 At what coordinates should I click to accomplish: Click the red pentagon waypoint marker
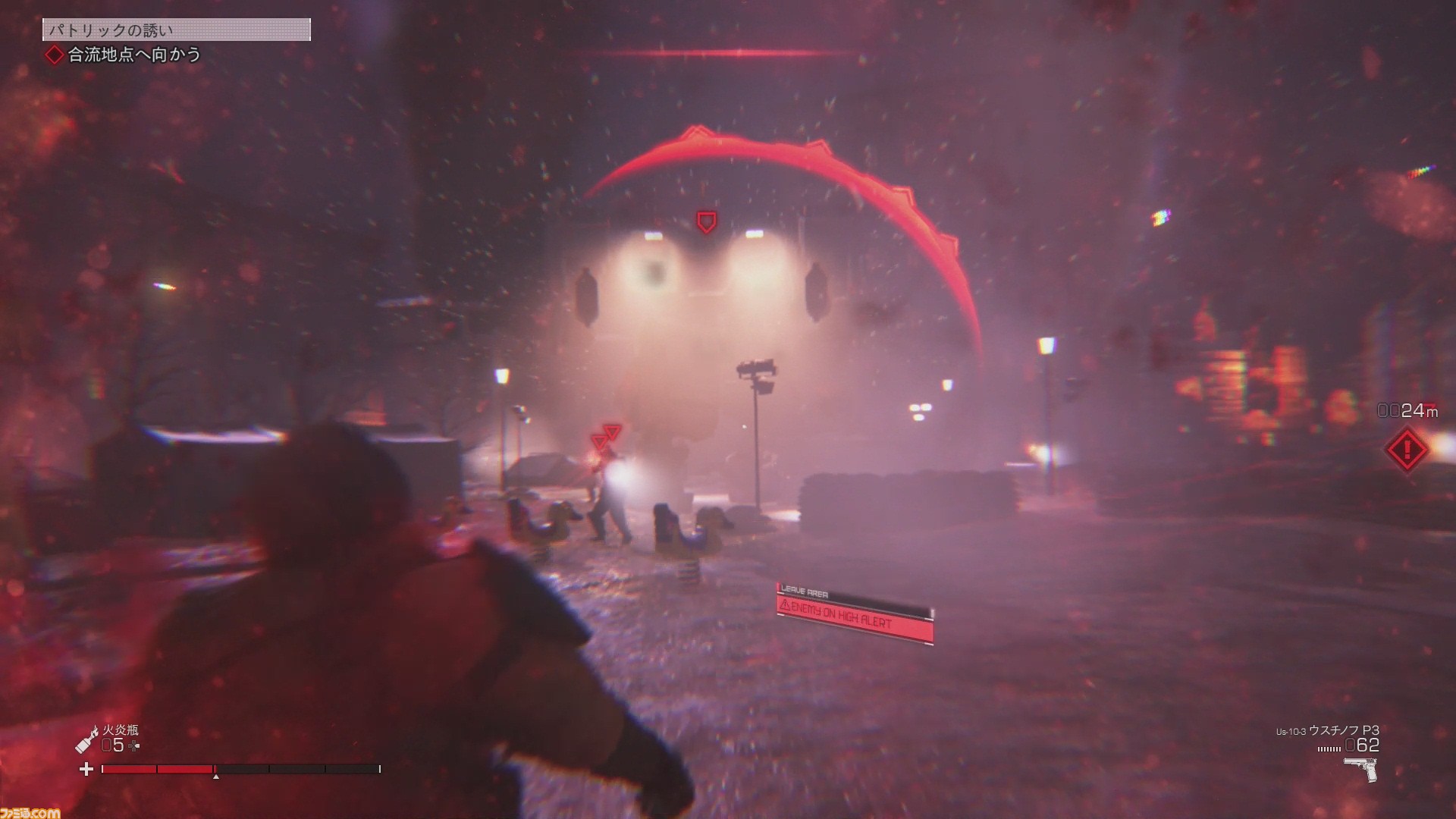point(706,221)
